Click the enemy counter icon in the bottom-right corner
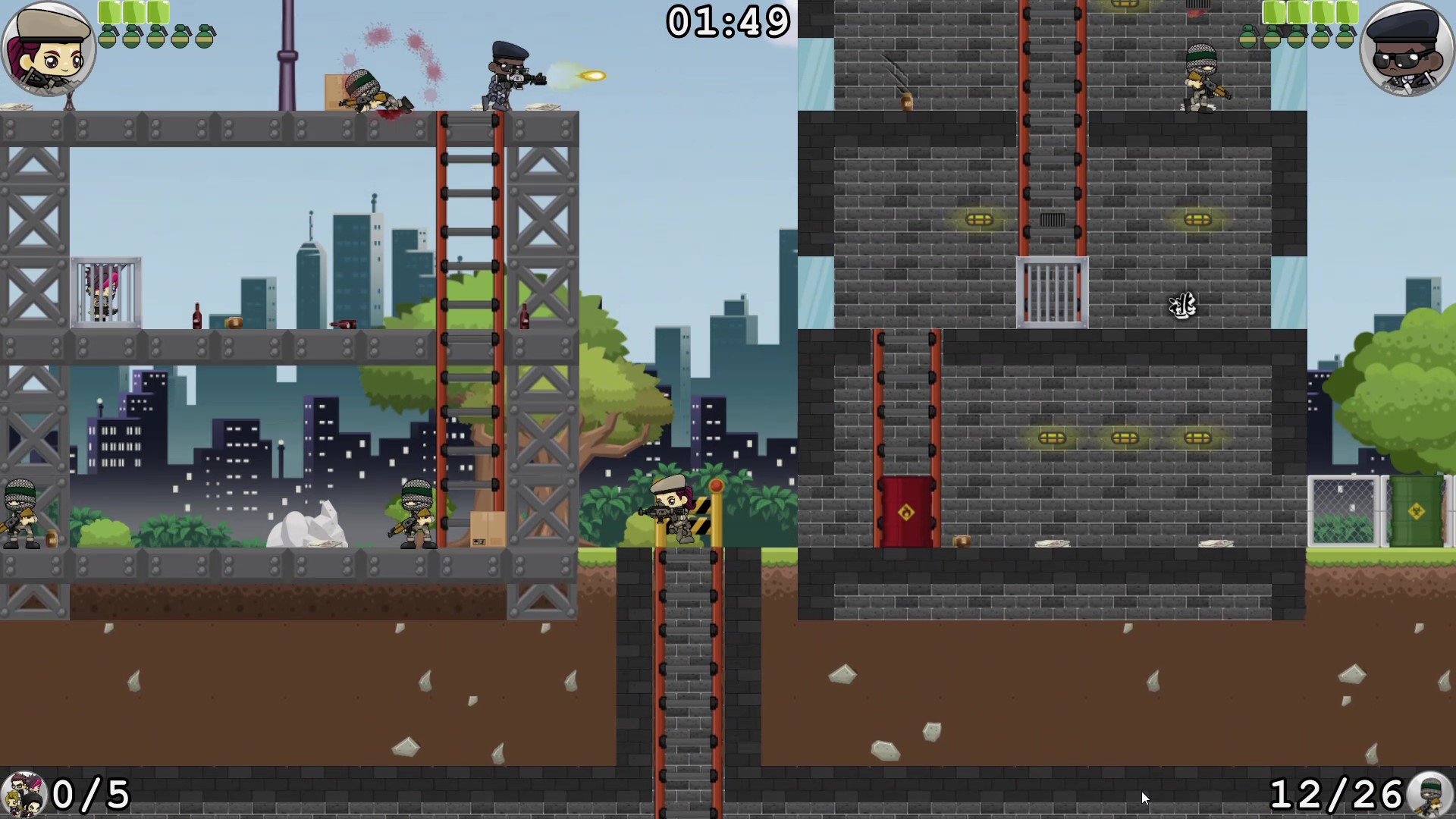This screenshot has width=1456, height=819. [x=1429, y=795]
